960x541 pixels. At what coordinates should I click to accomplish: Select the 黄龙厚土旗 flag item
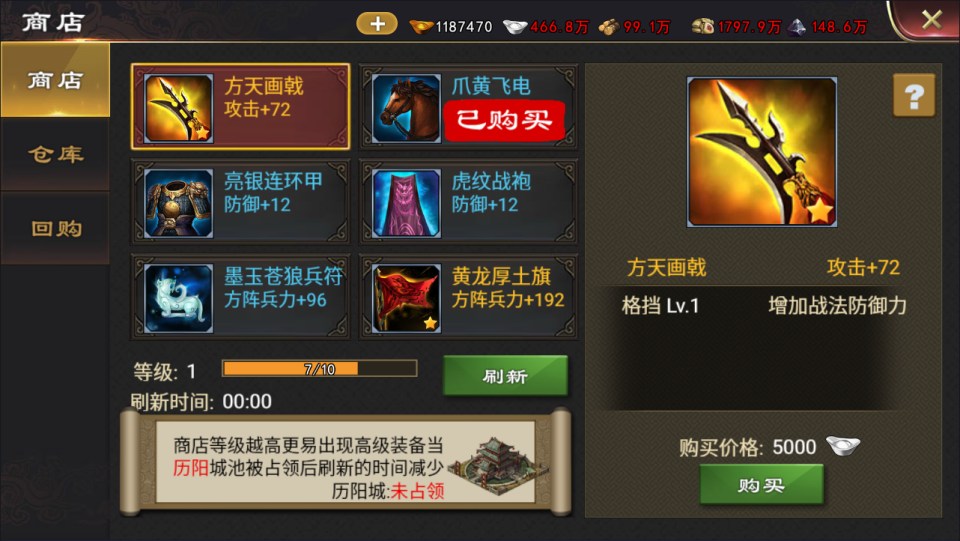[x=468, y=296]
